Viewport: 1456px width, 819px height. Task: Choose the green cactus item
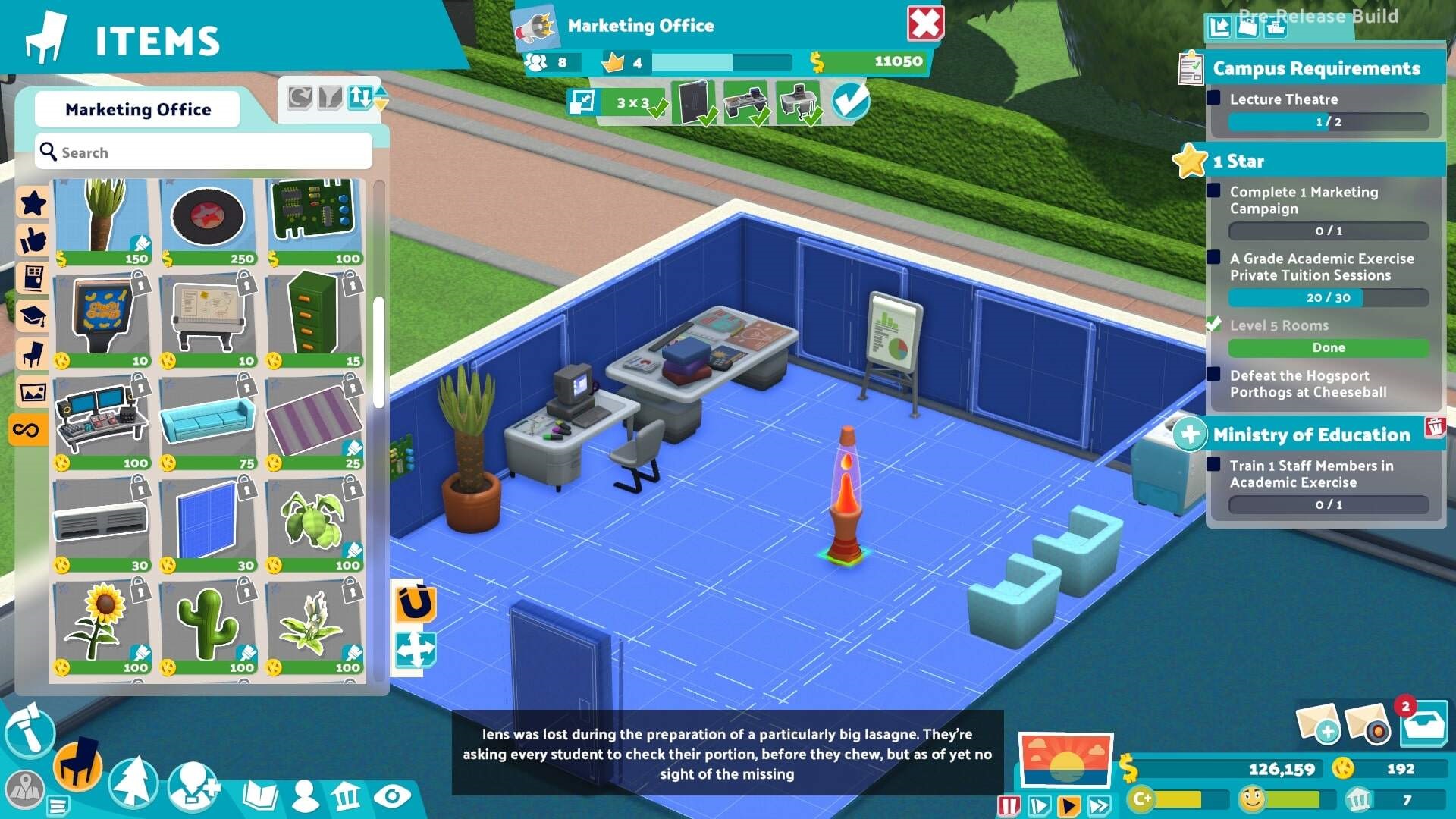tap(209, 626)
